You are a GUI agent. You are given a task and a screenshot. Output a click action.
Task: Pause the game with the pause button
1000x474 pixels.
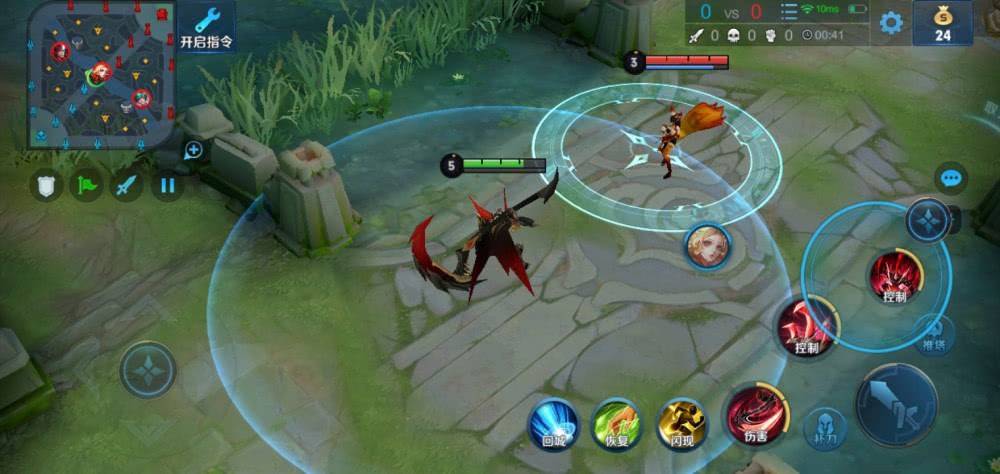pyautogui.click(x=167, y=185)
